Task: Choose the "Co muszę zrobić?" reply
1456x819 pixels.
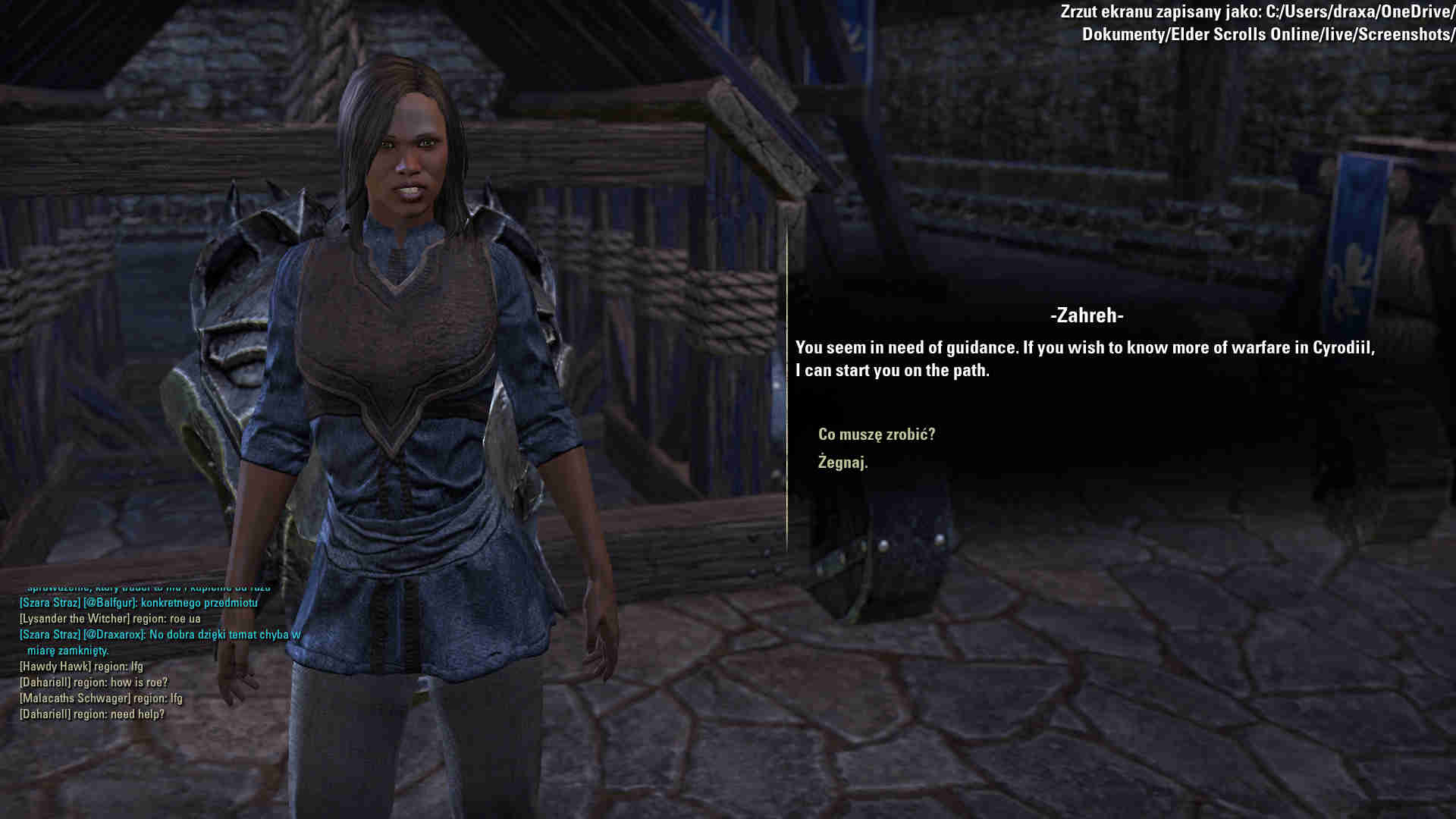Action: pos(876,435)
